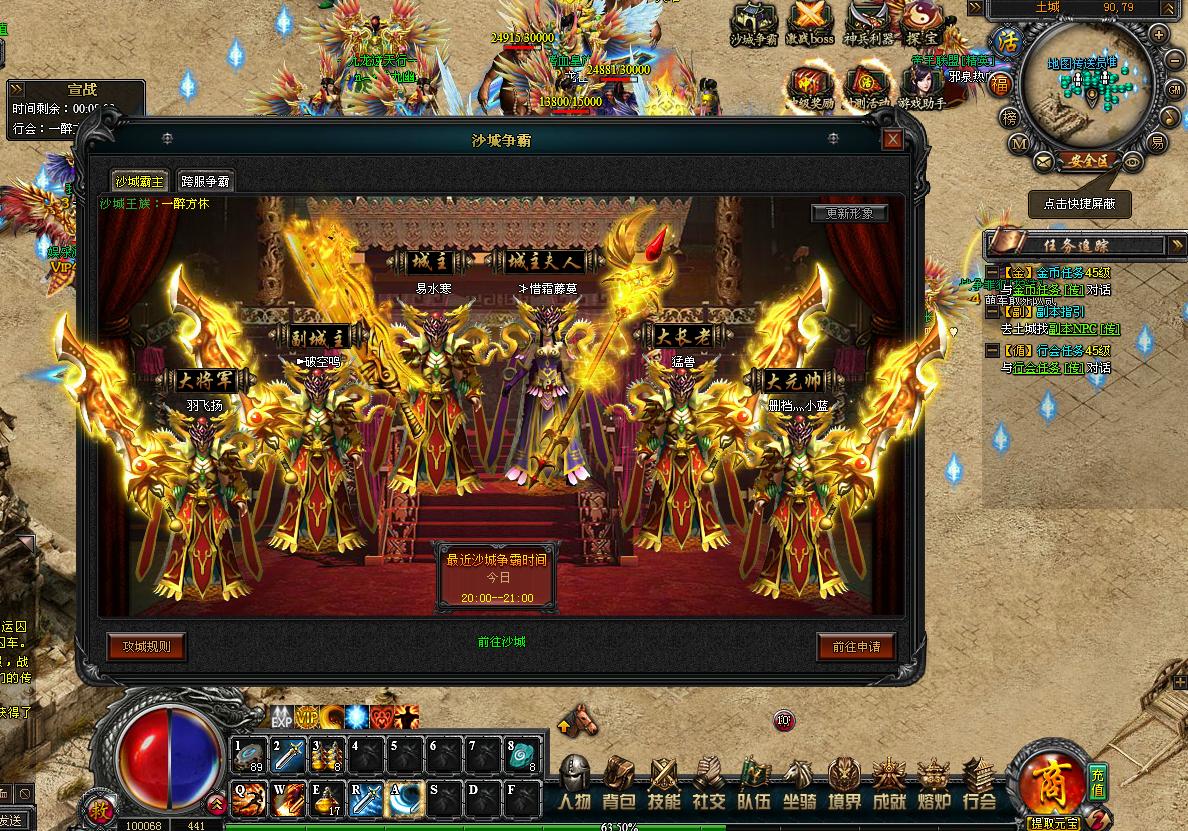Open the mail envelope icon

(1044, 160)
